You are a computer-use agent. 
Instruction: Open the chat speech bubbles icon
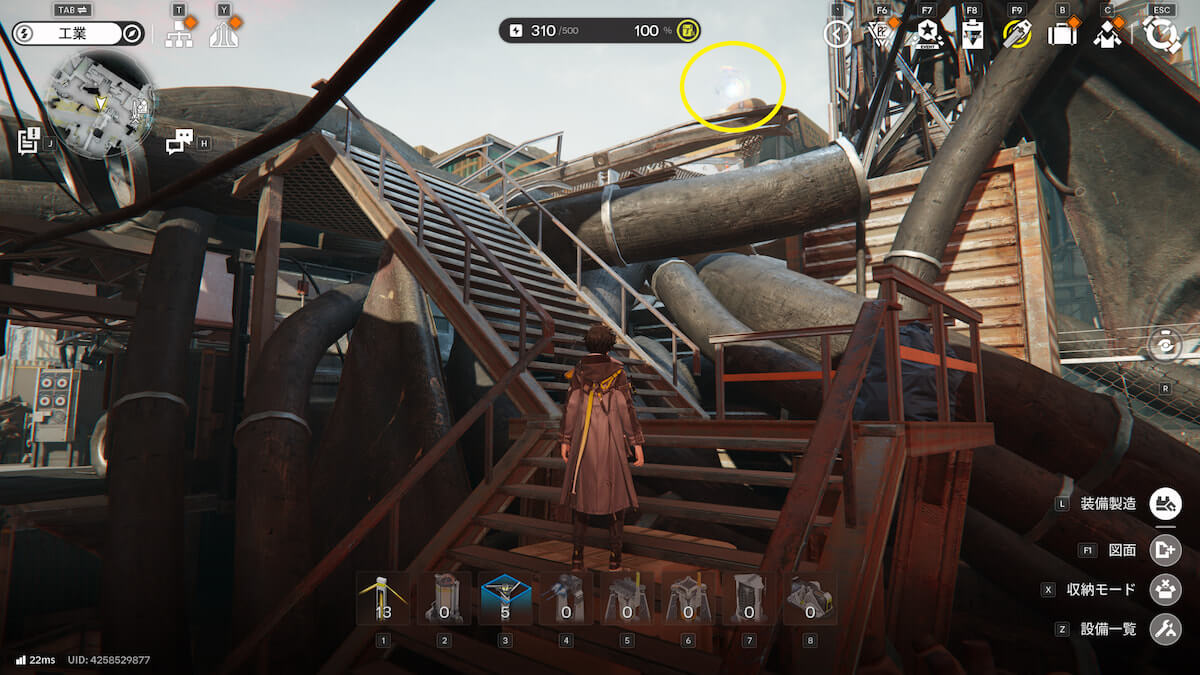pyautogui.click(x=179, y=143)
